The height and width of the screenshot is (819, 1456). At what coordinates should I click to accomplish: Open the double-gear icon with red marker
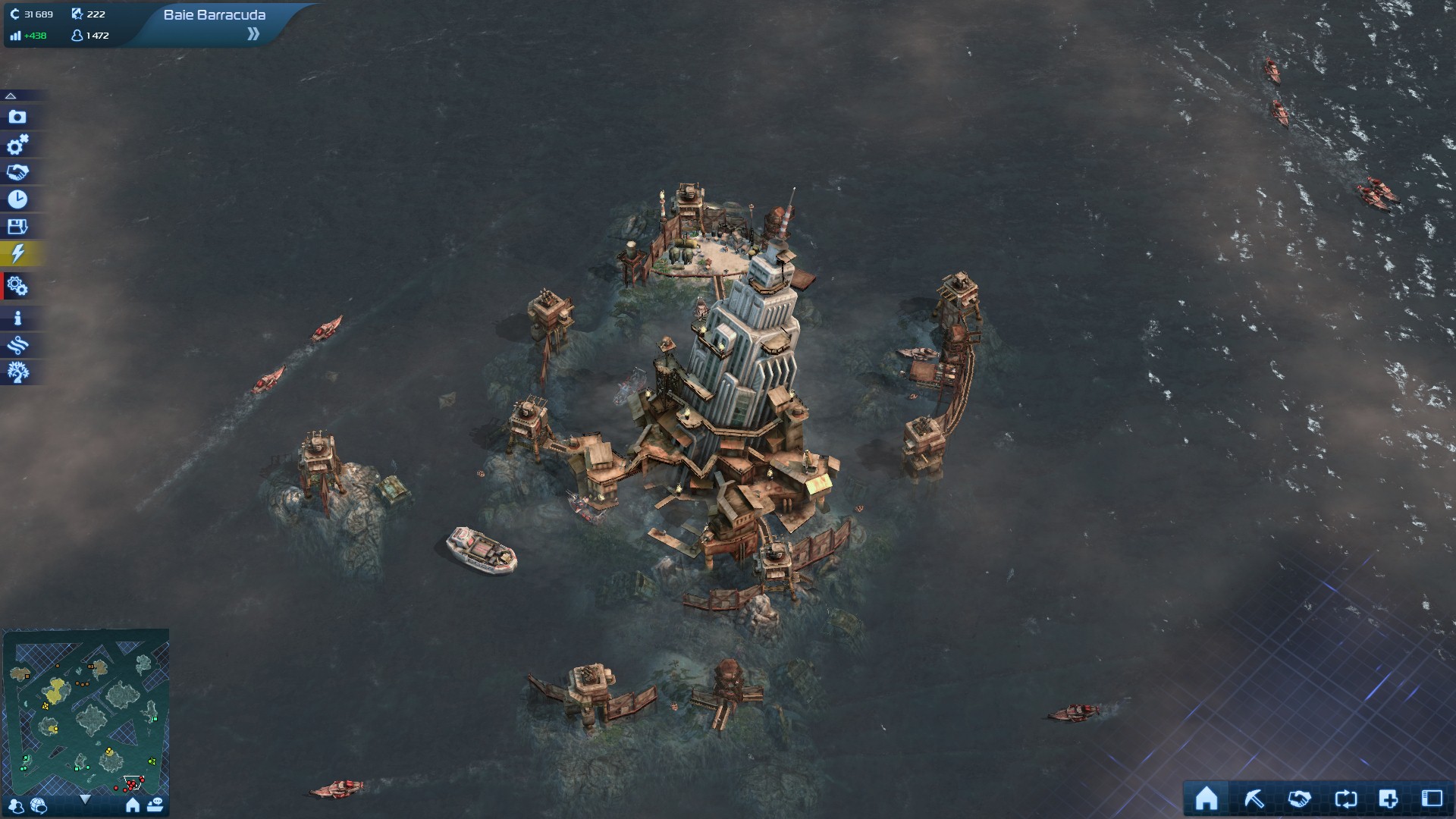(17, 287)
